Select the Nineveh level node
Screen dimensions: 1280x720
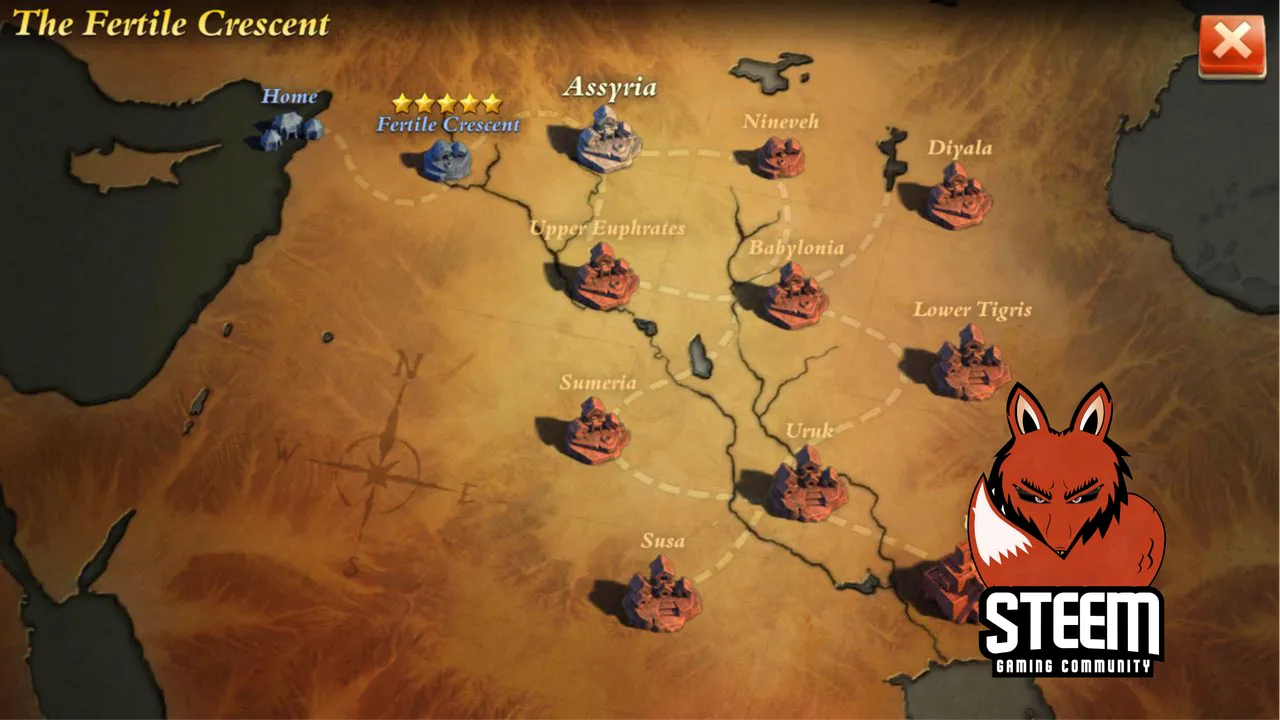point(780,157)
